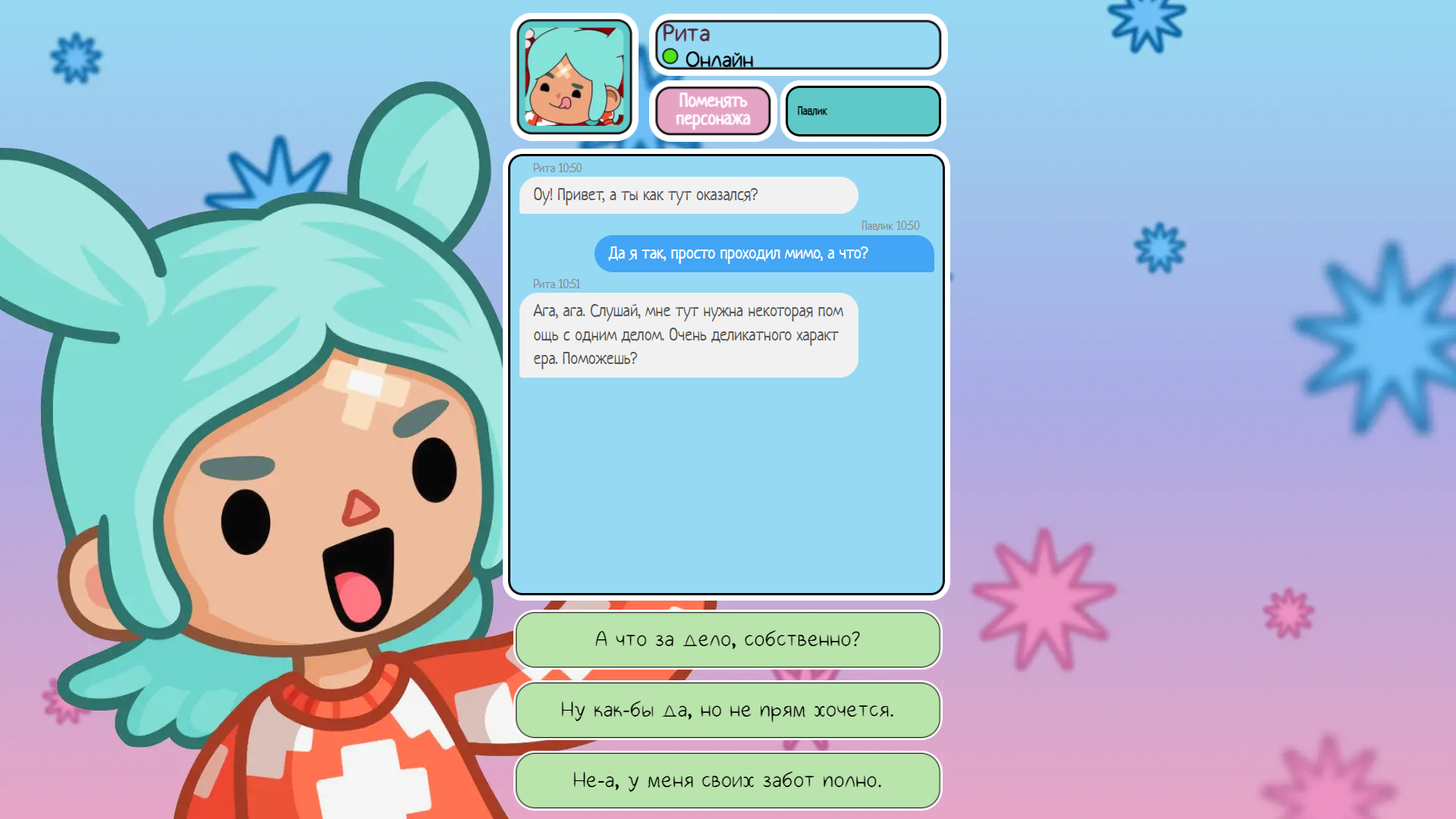The image size is (1456, 819).
Task: Switch to the Павлик conversation
Action: (x=862, y=111)
